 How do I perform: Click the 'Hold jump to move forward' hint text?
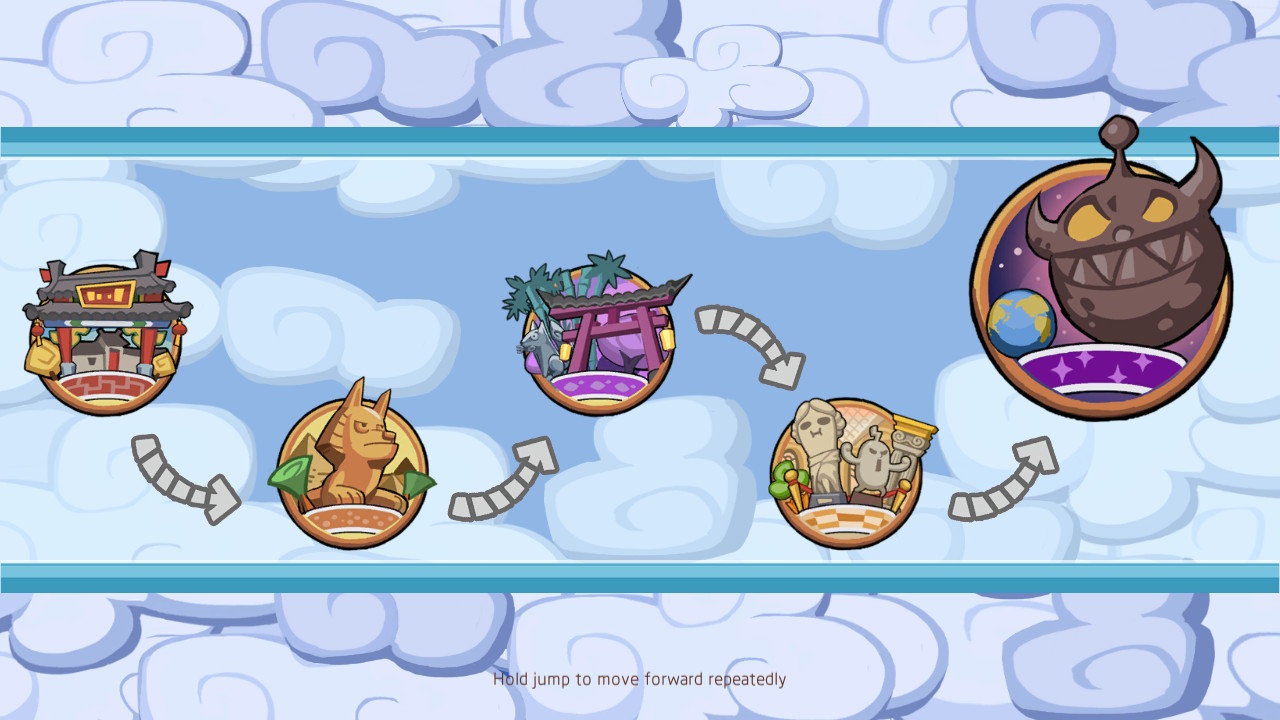[x=640, y=679]
